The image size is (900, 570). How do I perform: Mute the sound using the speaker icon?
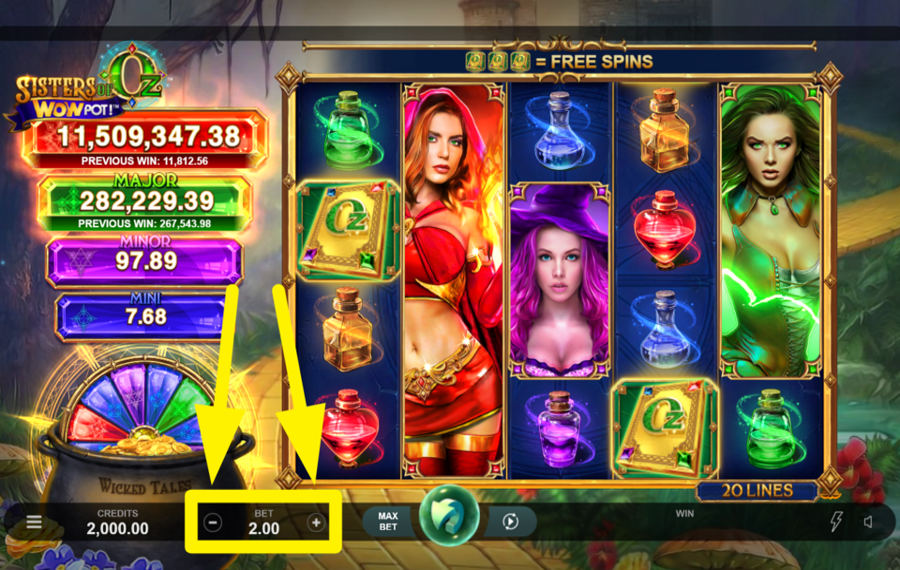pos(868,521)
